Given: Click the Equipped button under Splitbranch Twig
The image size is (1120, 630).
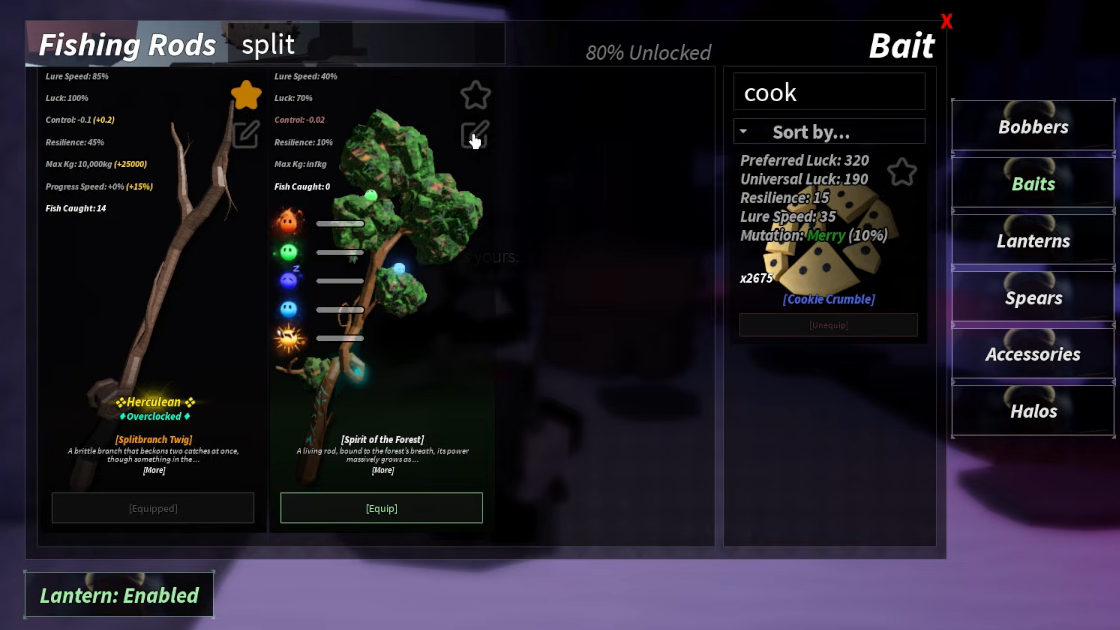Looking at the screenshot, I should [x=153, y=508].
